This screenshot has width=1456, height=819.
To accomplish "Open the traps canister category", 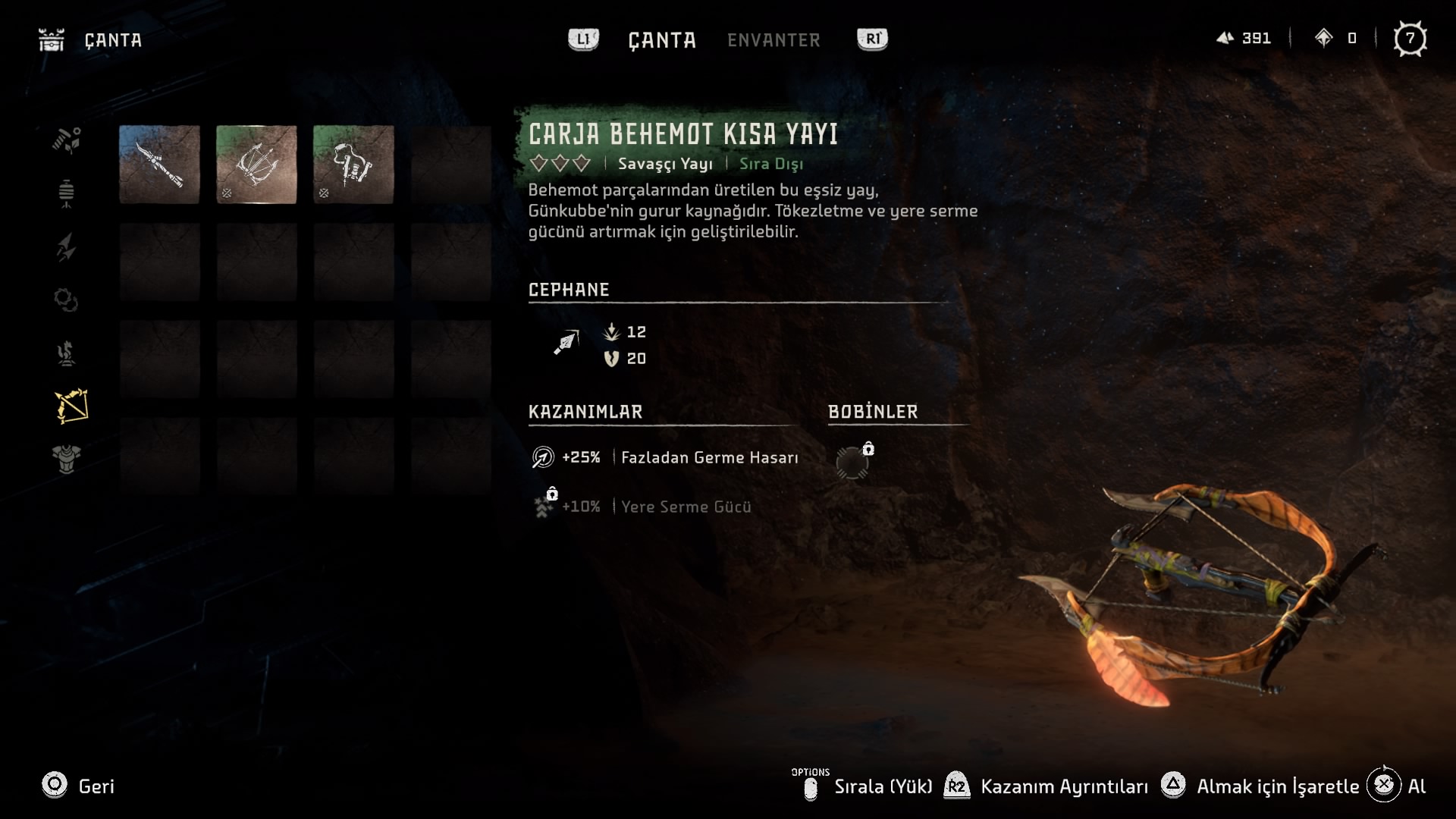I will click(x=67, y=193).
